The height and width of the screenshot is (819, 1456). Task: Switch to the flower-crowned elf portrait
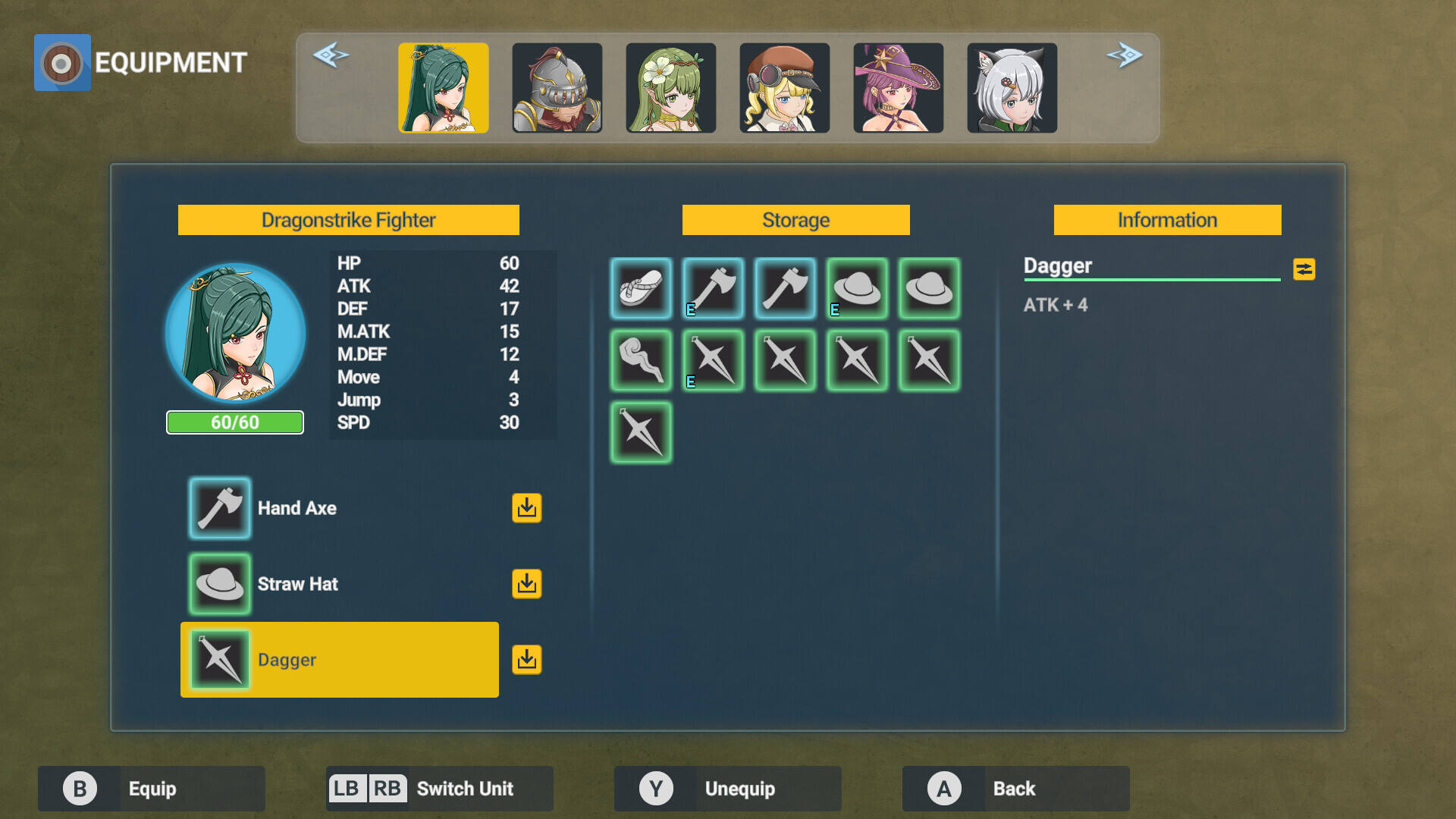coord(671,88)
